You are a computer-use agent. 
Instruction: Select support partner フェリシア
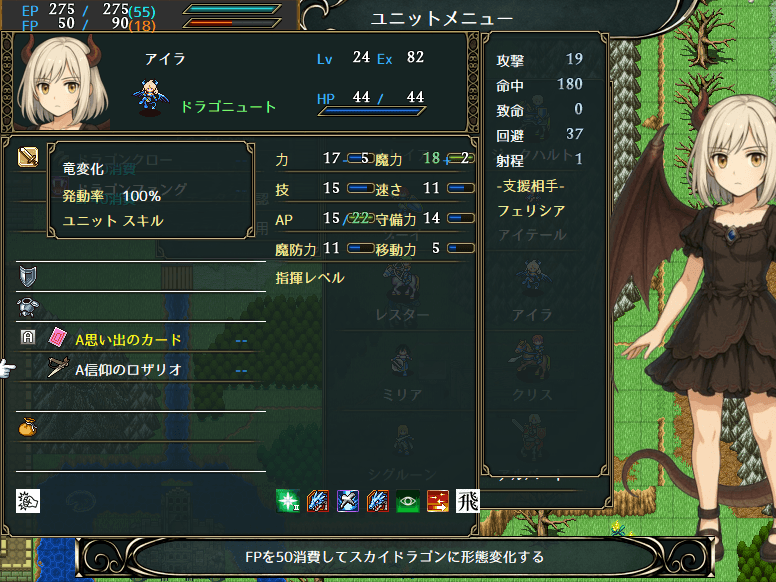click(x=531, y=211)
